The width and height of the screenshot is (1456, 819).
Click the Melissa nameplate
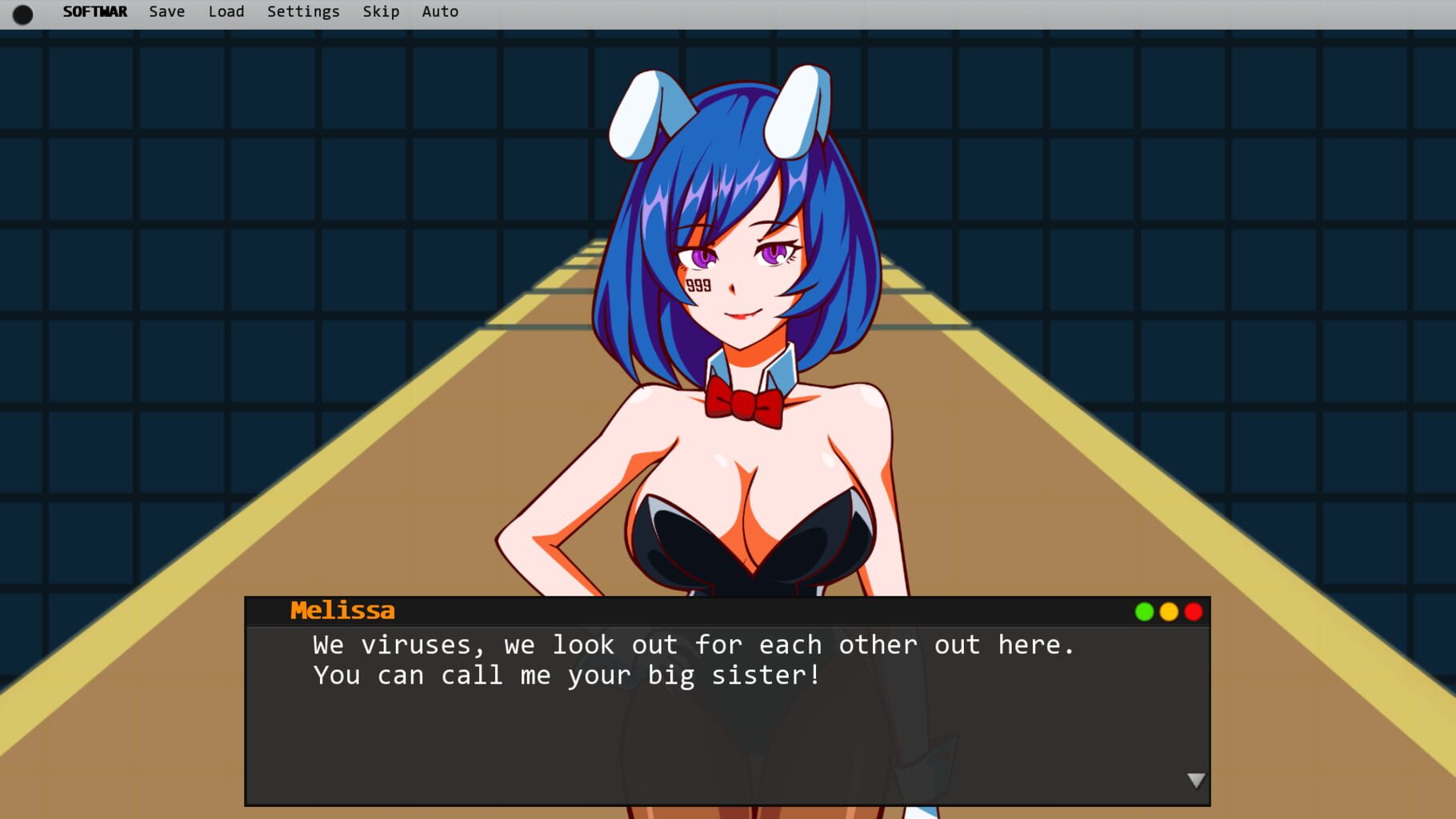coord(342,610)
